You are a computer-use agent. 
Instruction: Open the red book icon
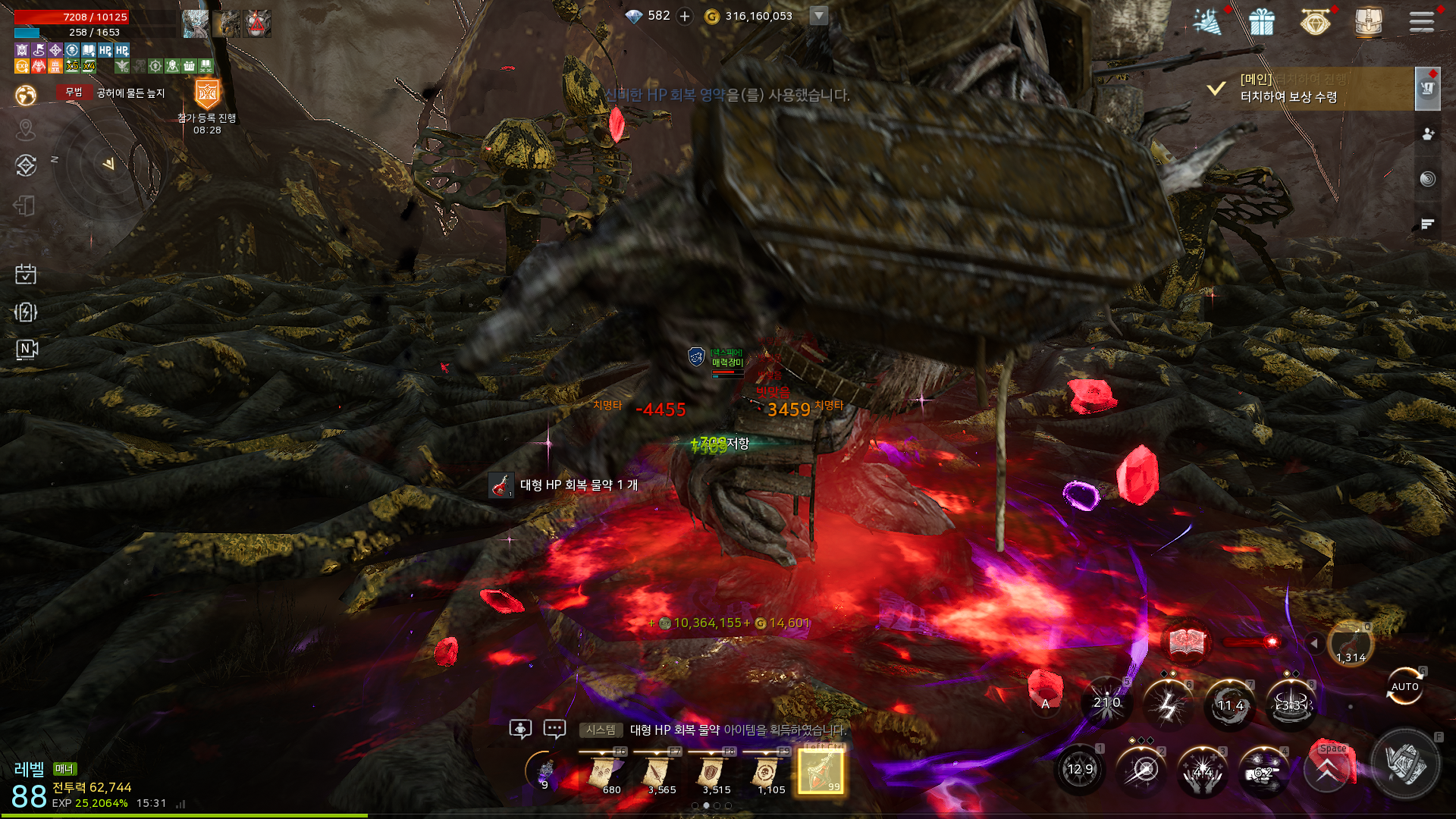1188,643
